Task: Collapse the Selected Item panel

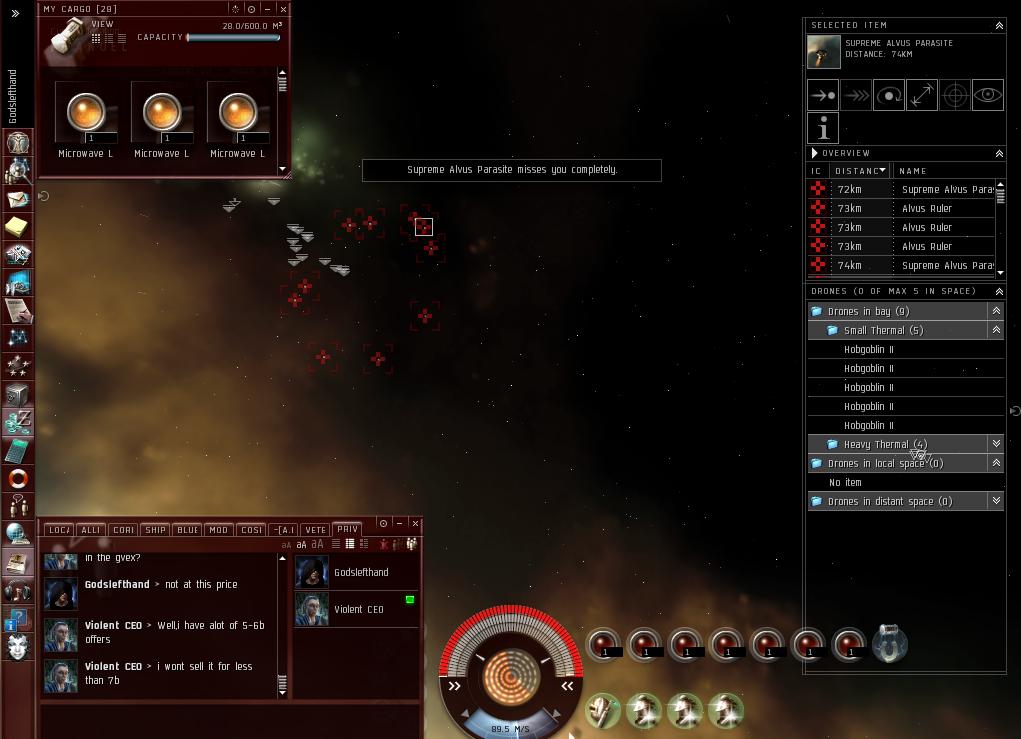Action: 998,25
